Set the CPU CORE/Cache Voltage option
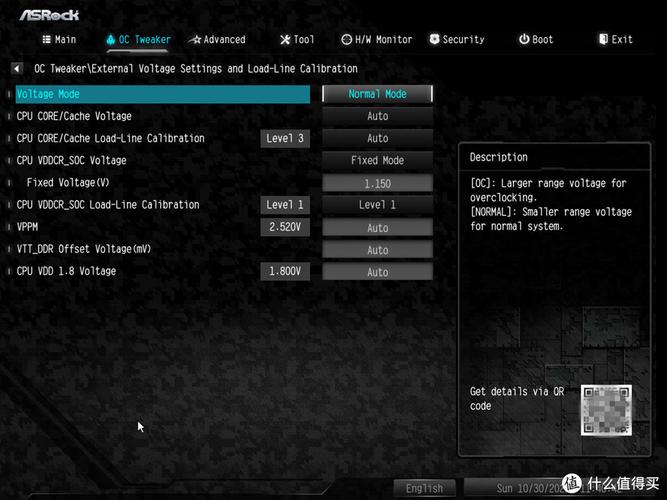This screenshot has width=667, height=500. [x=377, y=116]
